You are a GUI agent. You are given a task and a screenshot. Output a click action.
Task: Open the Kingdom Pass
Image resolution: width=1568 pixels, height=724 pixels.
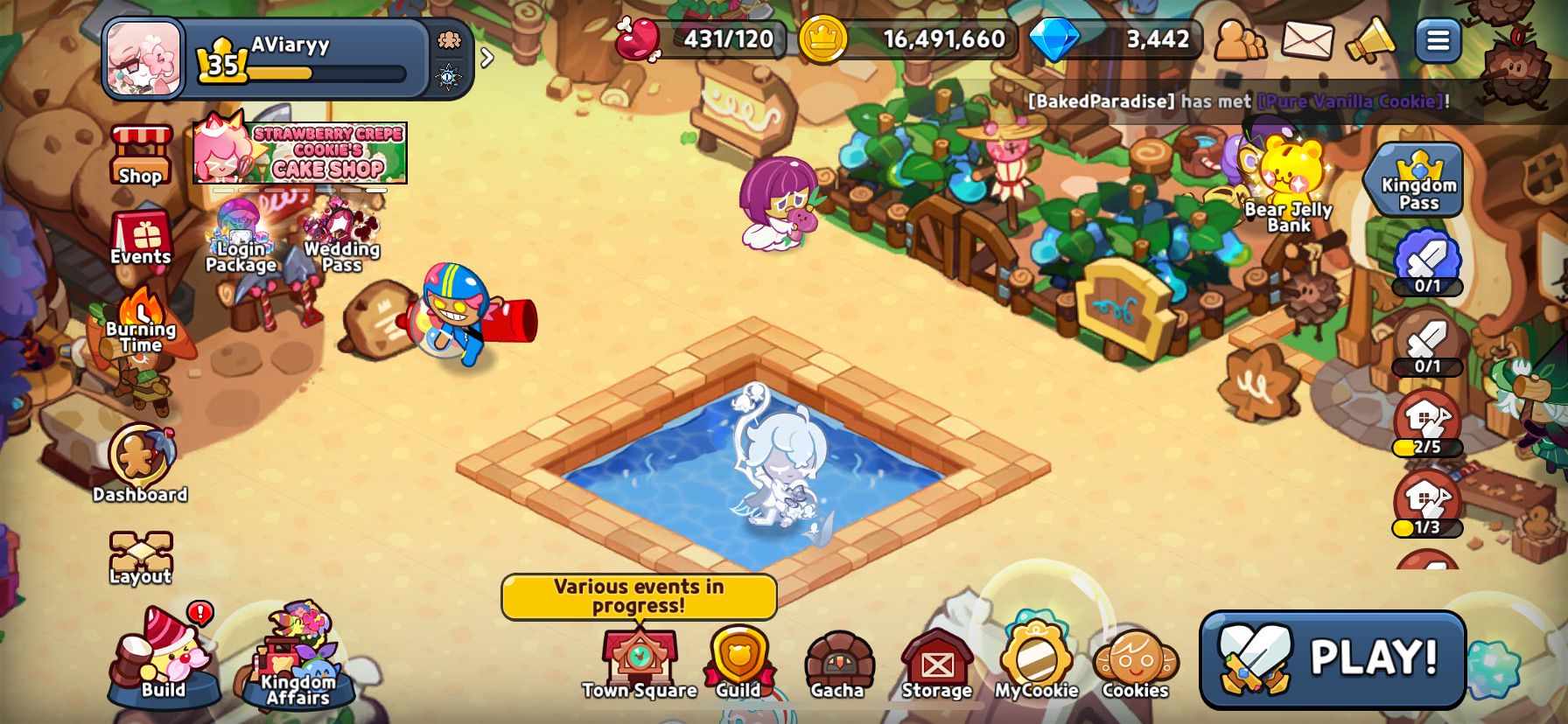[x=1417, y=180]
